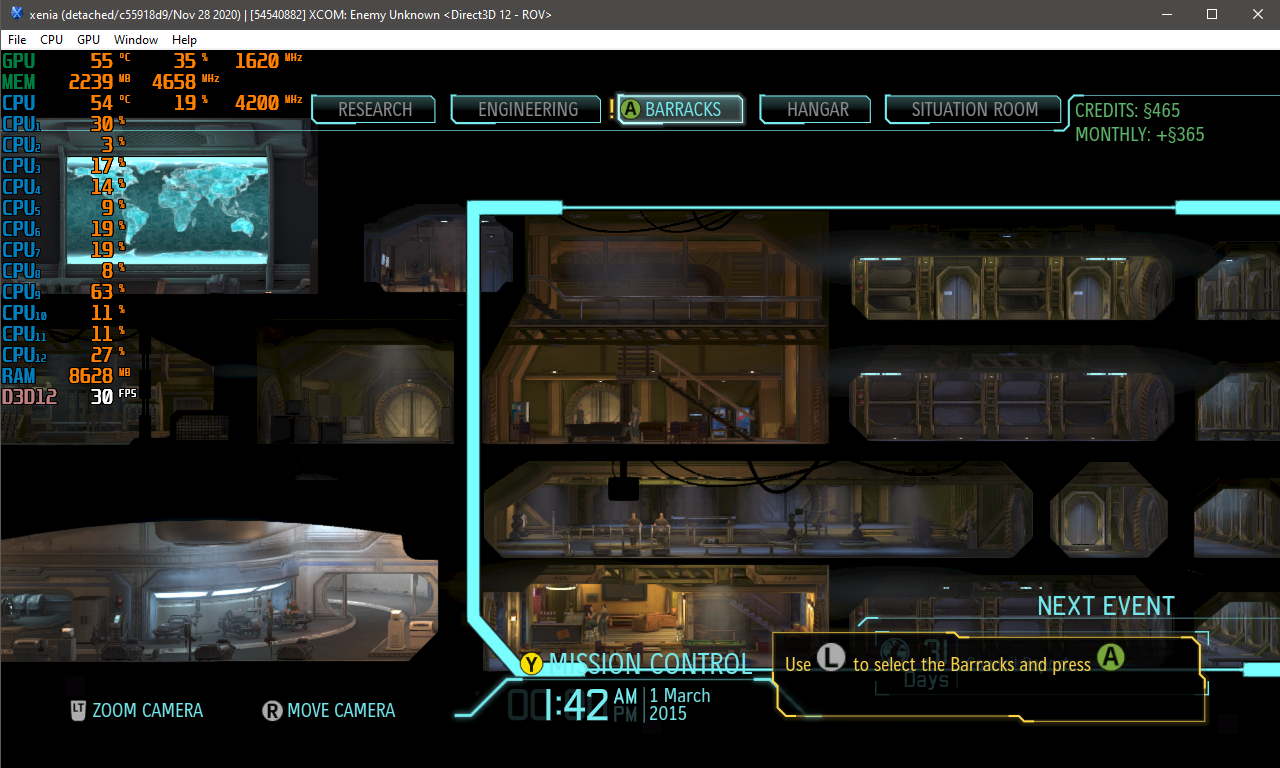Select the Barracks tab
Image resolution: width=1280 pixels, height=768 pixels.
(x=682, y=109)
